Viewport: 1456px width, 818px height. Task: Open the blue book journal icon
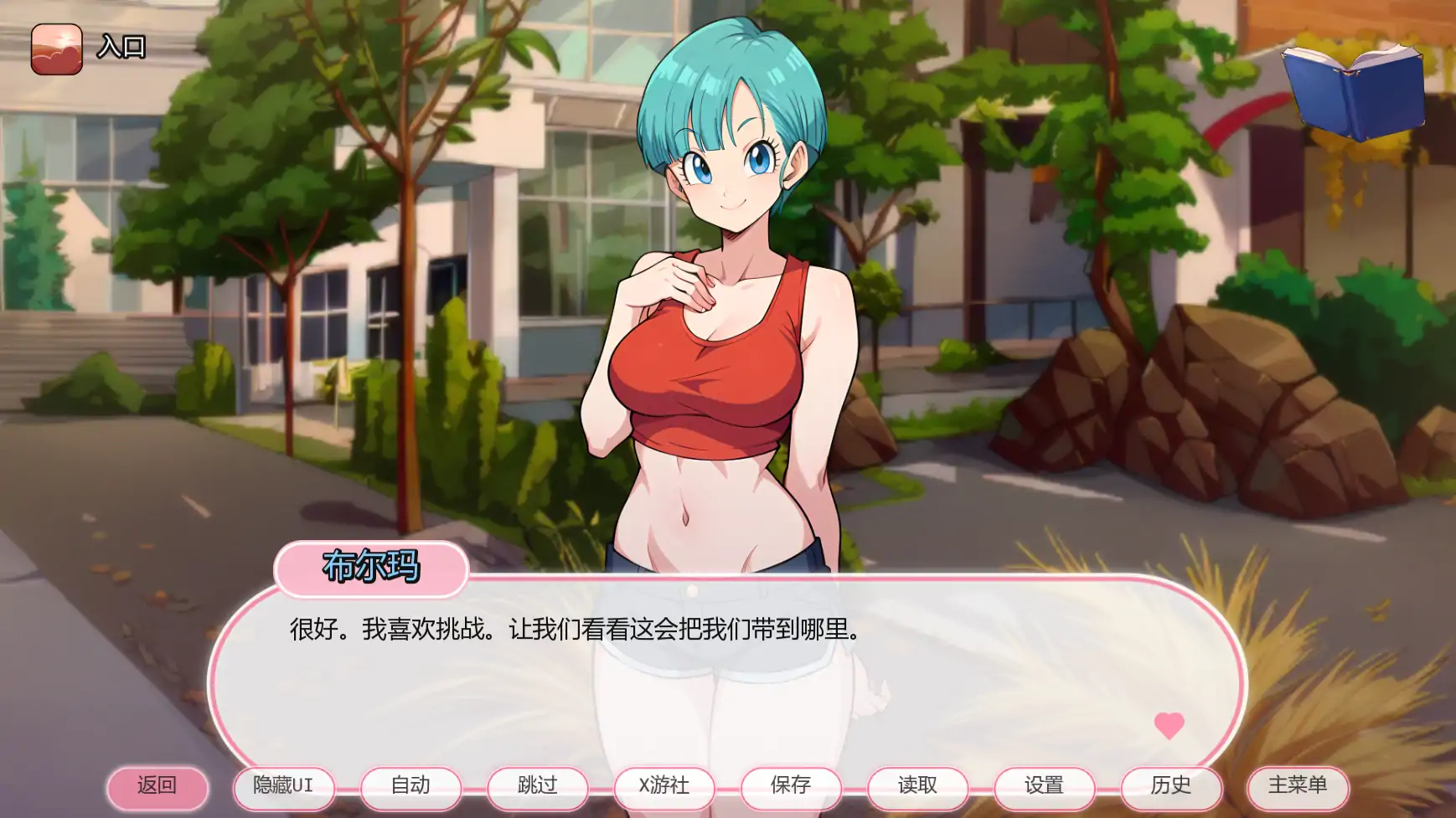pos(1354,90)
